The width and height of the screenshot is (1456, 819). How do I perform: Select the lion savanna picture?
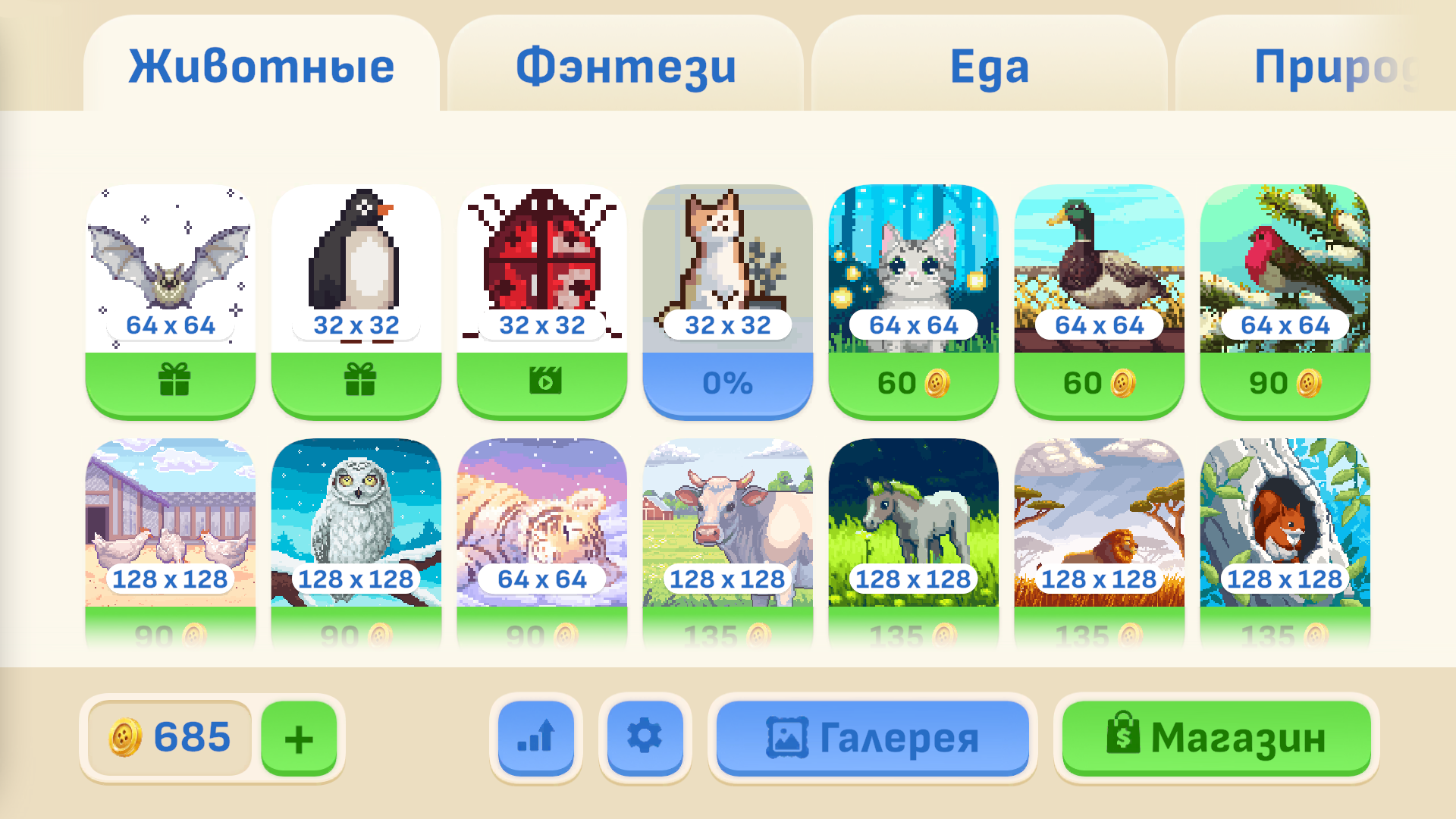[x=1100, y=523]
